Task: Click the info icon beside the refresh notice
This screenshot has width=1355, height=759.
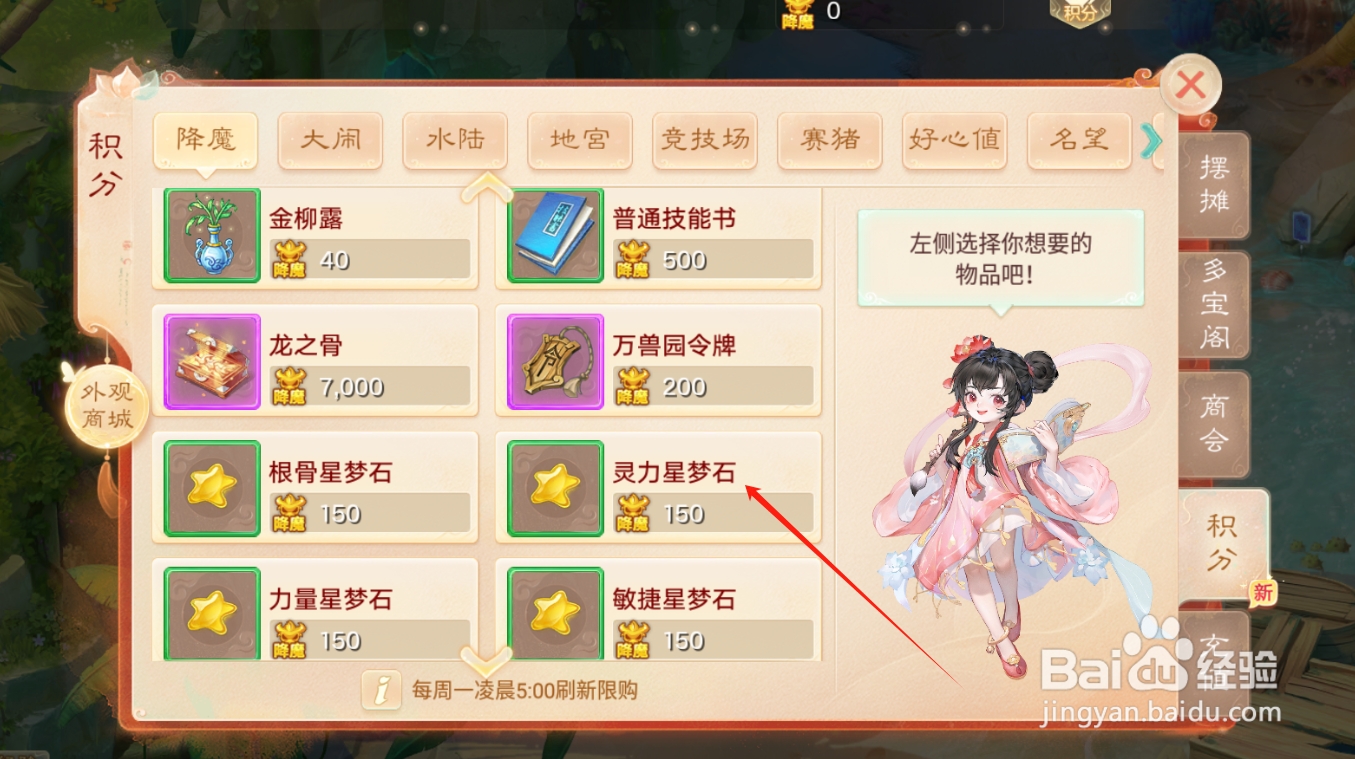Action: click(x=381, y=690)
